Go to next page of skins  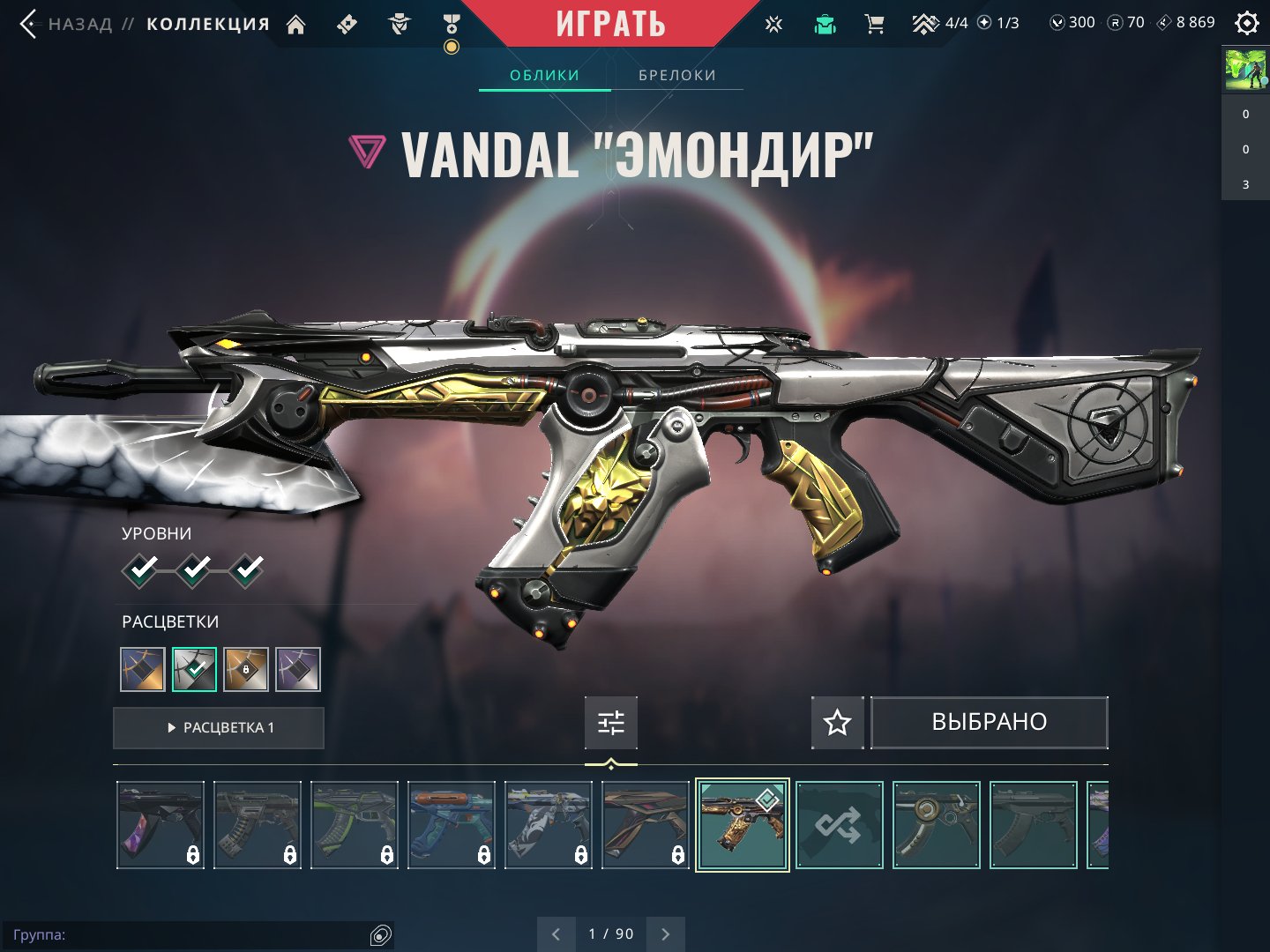666,933
